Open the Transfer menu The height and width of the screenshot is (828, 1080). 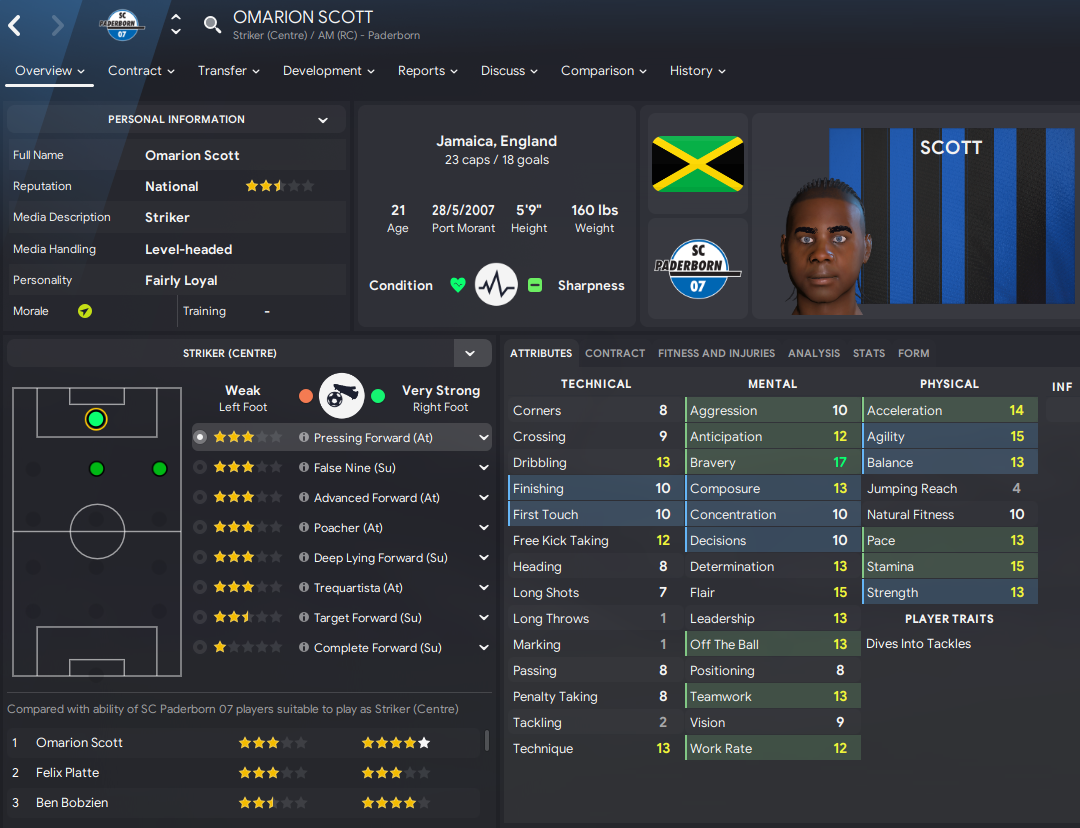228,71
